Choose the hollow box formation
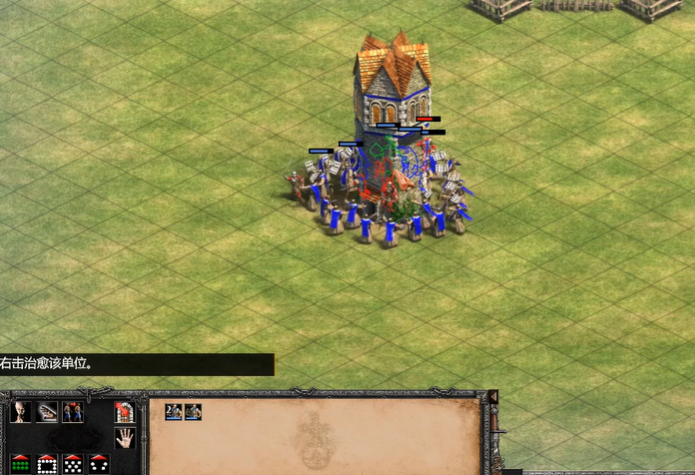This screenshot has width=695, height=475. tap(47, 463)
